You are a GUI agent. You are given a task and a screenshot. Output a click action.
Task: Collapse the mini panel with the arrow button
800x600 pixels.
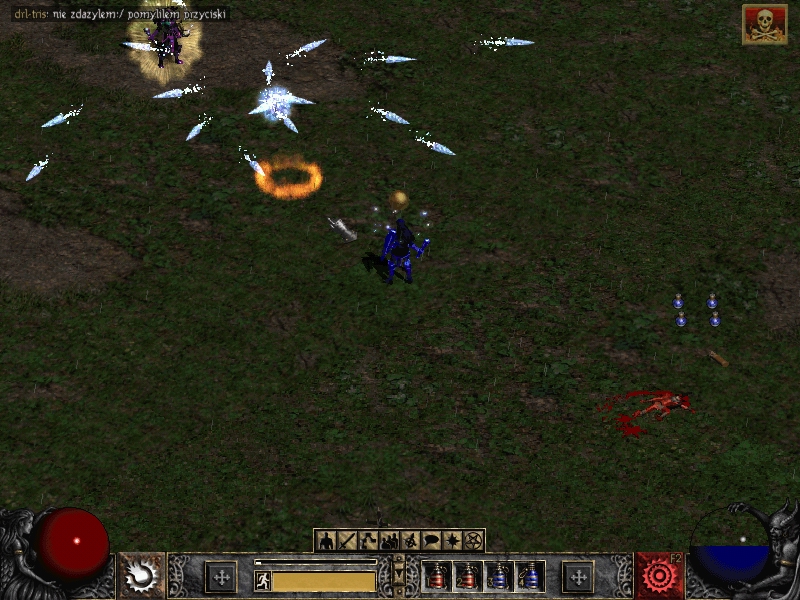click(x=399, y=575)
